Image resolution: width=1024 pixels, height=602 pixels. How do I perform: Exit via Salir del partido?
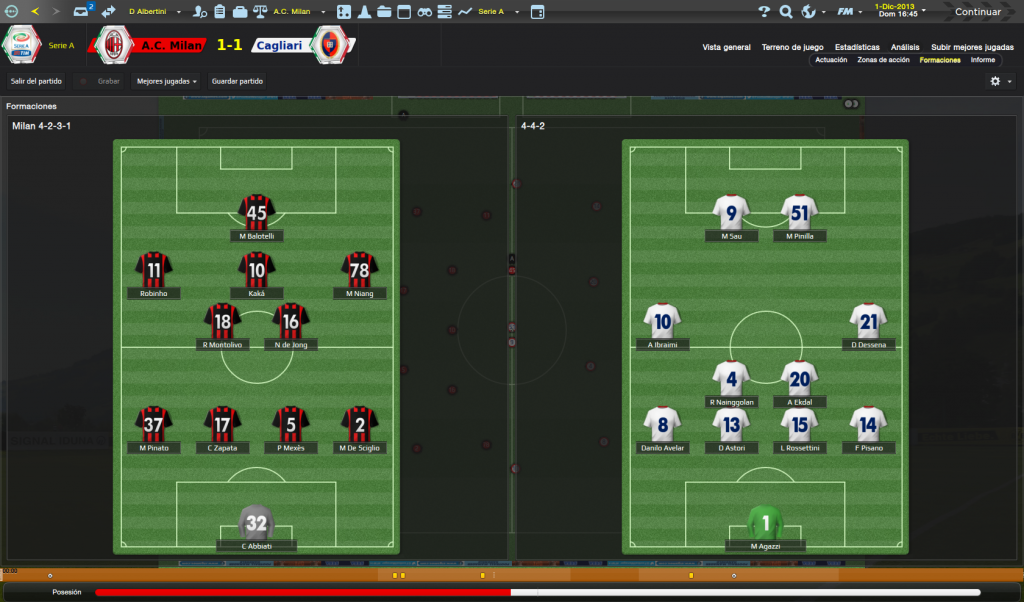pos(38,81)
